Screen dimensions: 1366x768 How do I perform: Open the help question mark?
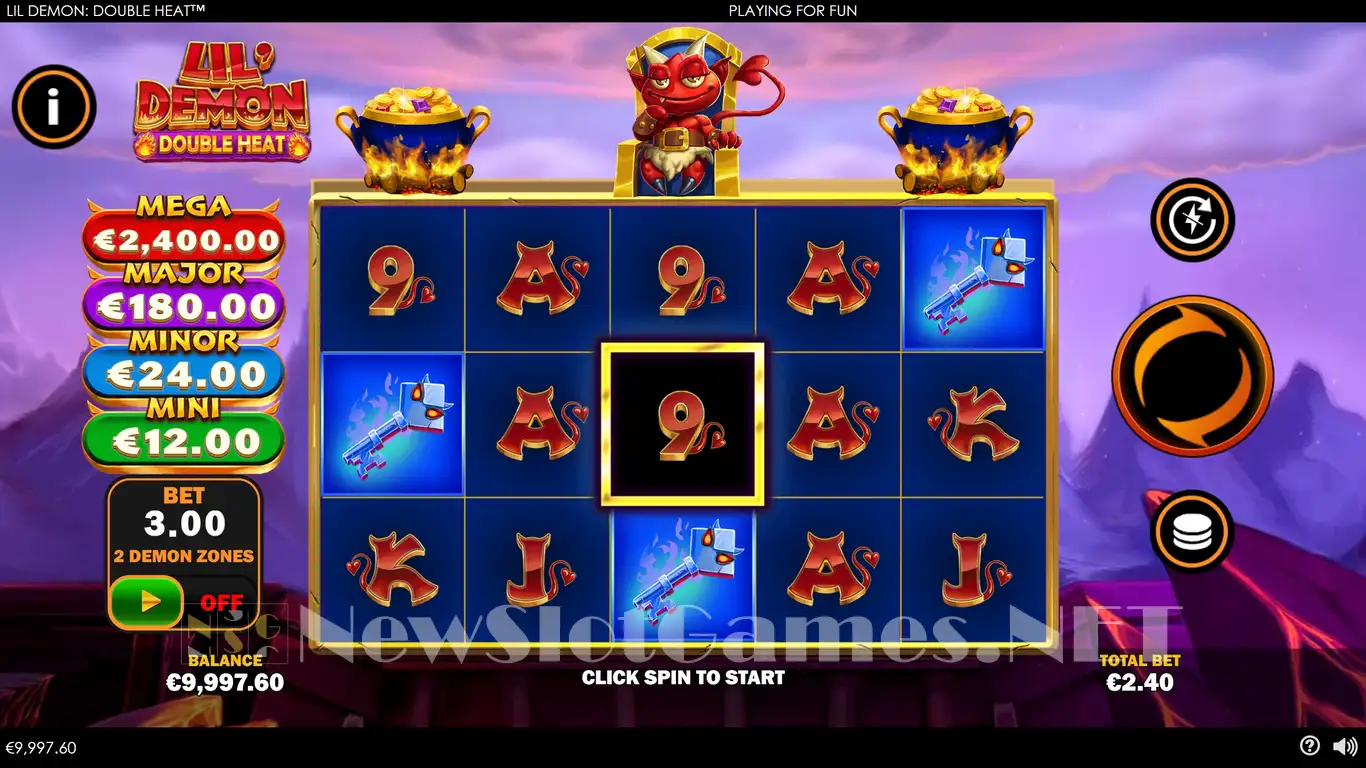click(x=1309, y=746)
